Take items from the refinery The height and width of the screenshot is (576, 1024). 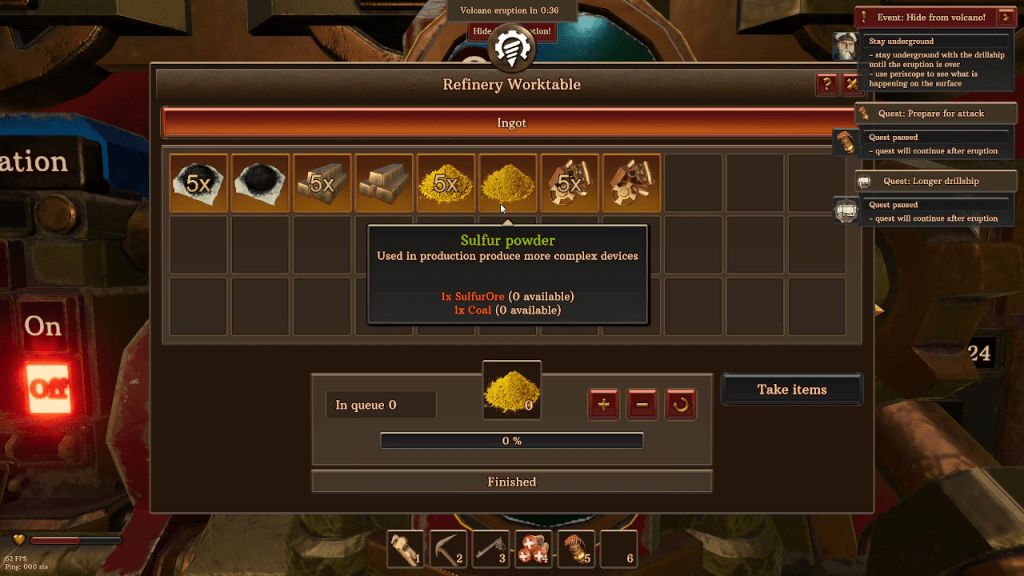click(792, 389)
